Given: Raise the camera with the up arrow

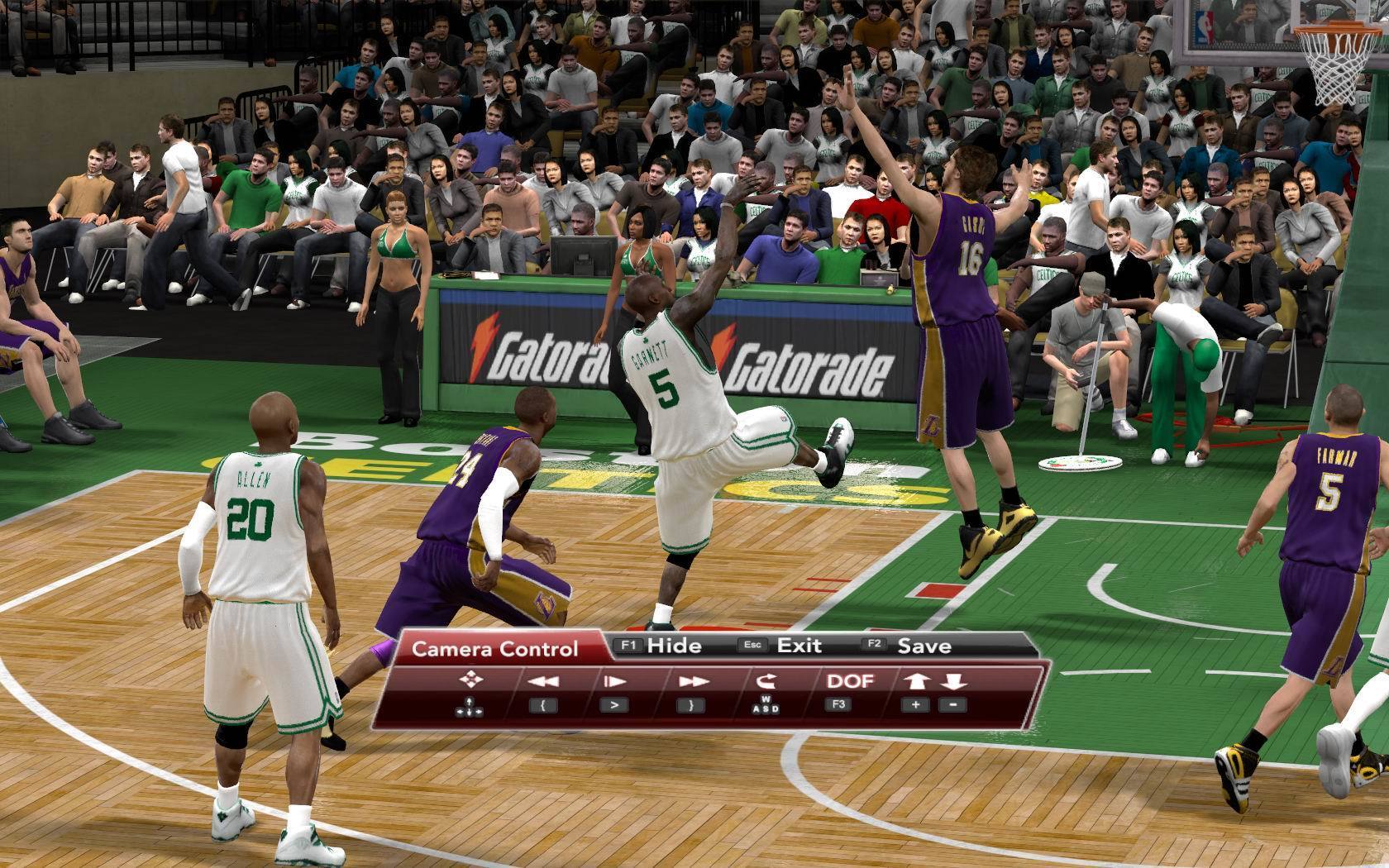Looking at the screenshot, I should [917, 682].
